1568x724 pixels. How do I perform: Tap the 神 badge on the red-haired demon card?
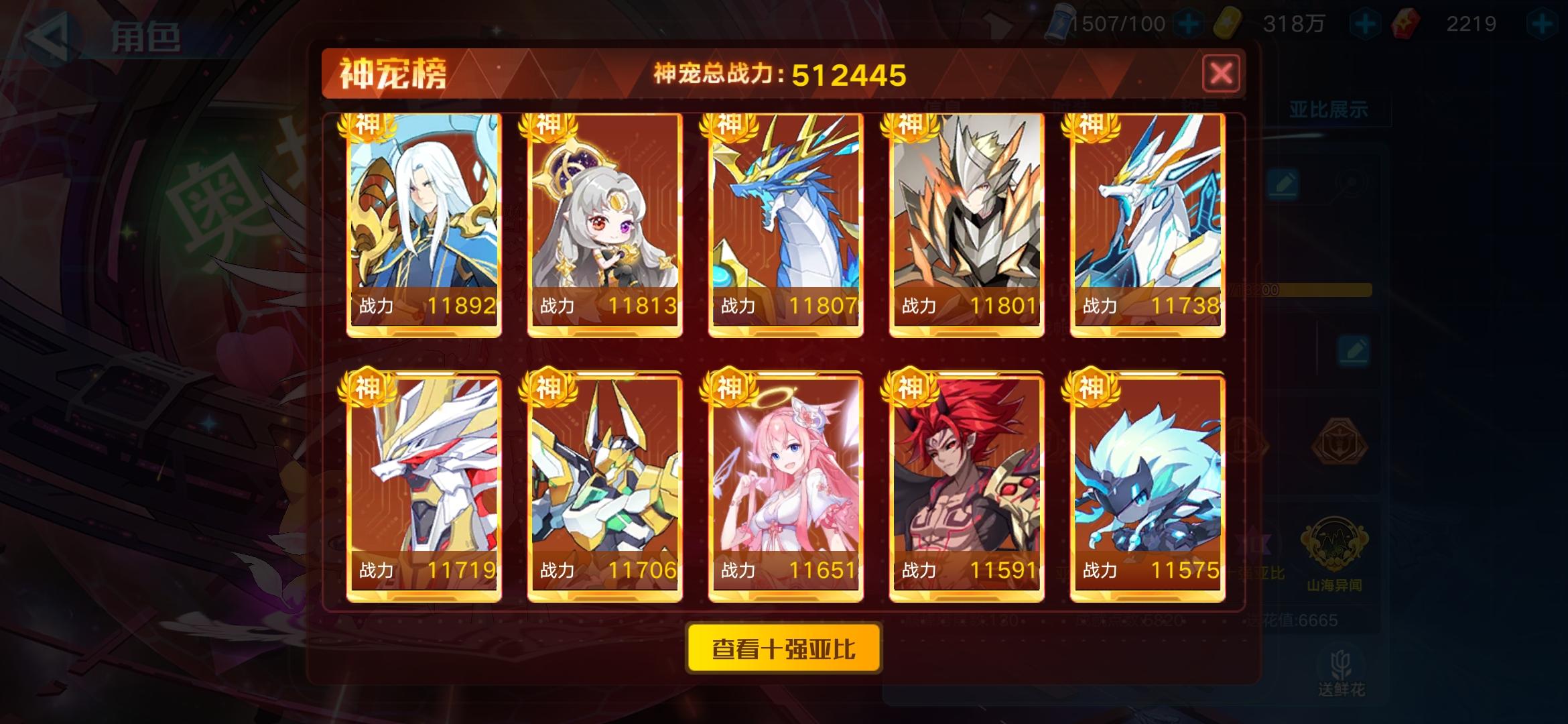(911, 386)
